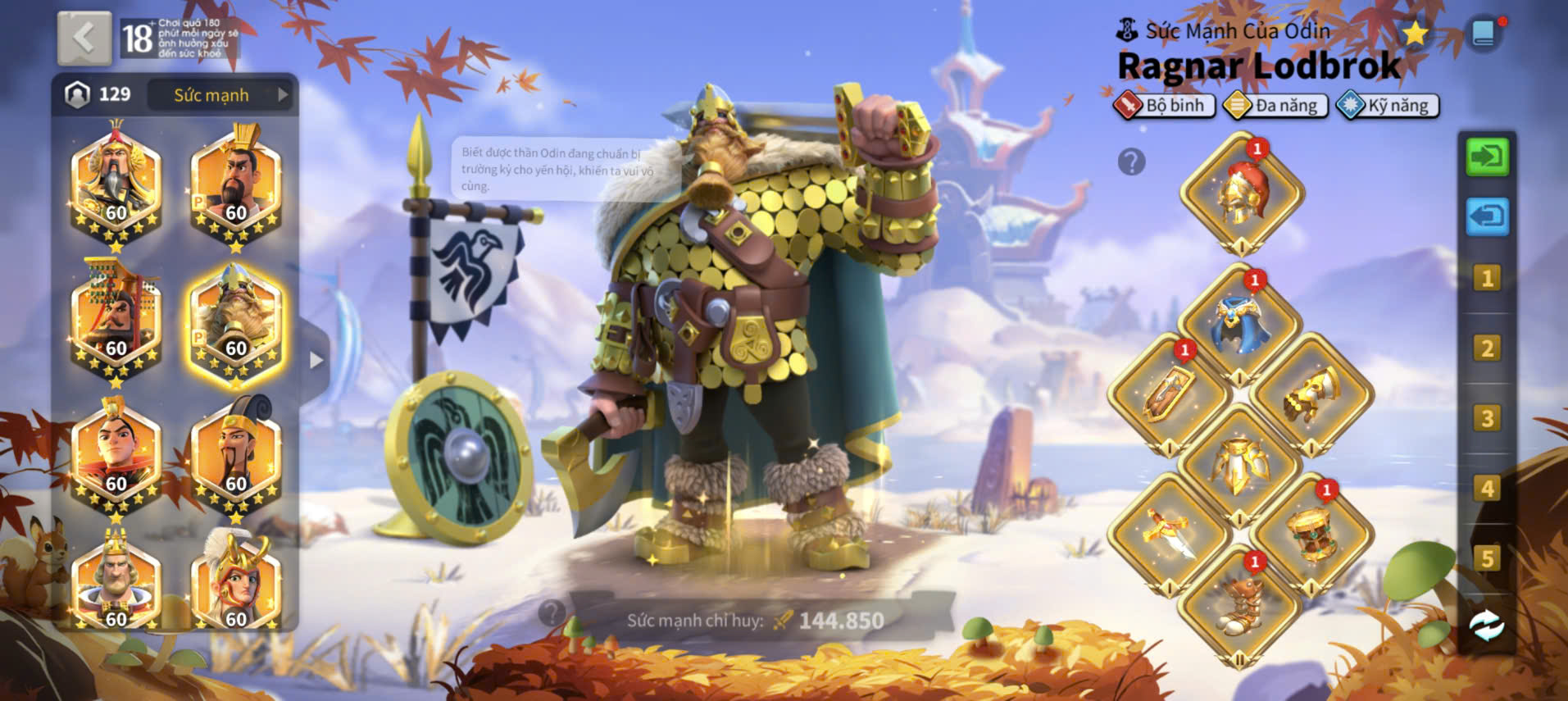Open the blue book icon
Image resolution: width=1568 pixels, height=701 pixels.
pyautogui.click(x=1484, y=34)
